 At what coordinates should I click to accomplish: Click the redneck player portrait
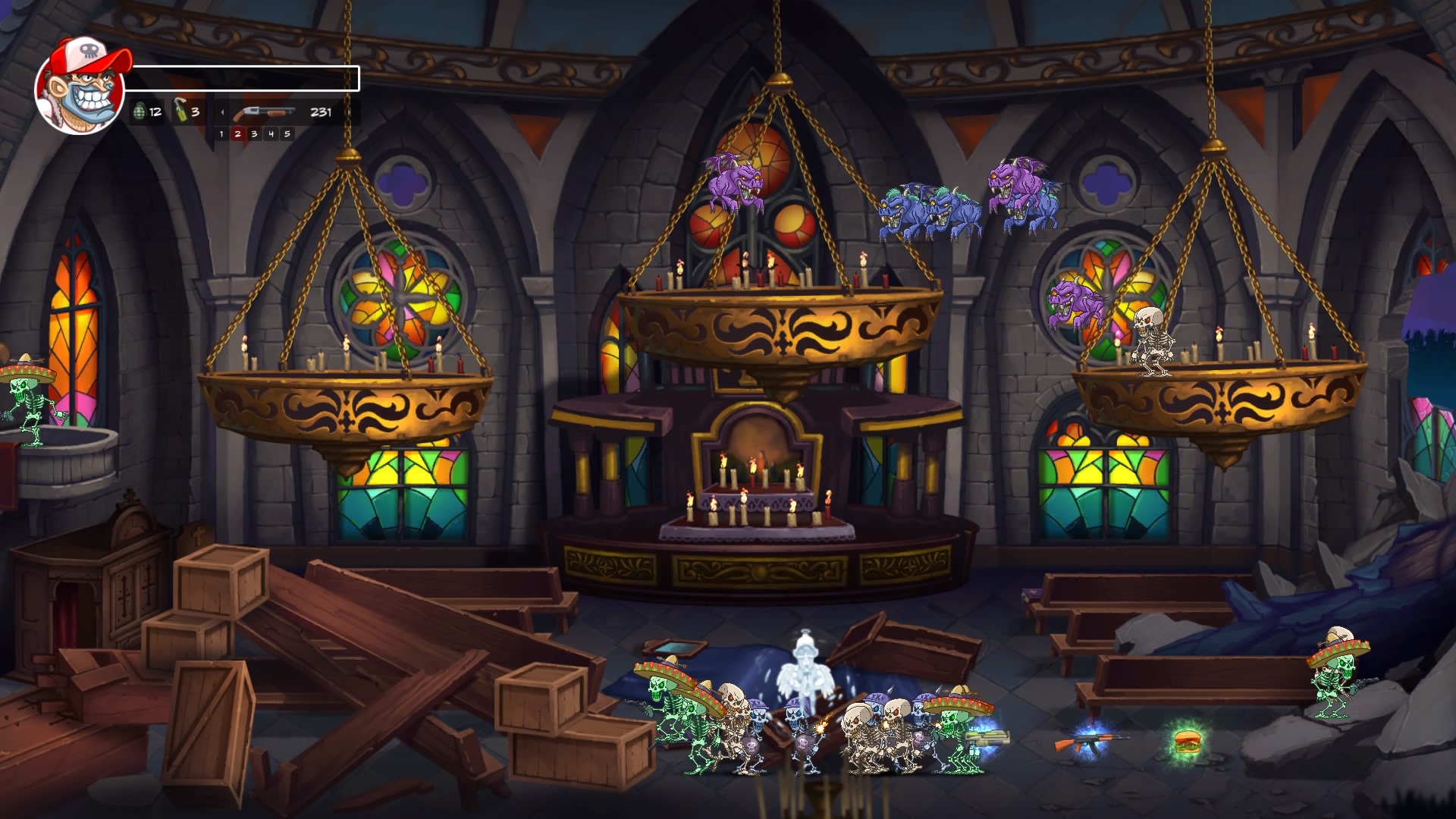80,87
